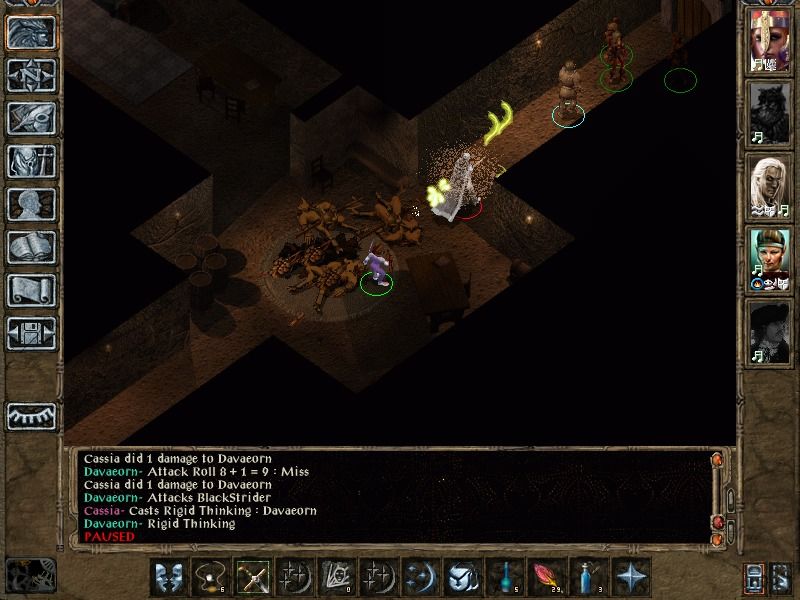Image resolution: width=800 pixels, height=600 pixels.
Task: Click the dialogue mask button in action bar
Action: tap(168, 577)
